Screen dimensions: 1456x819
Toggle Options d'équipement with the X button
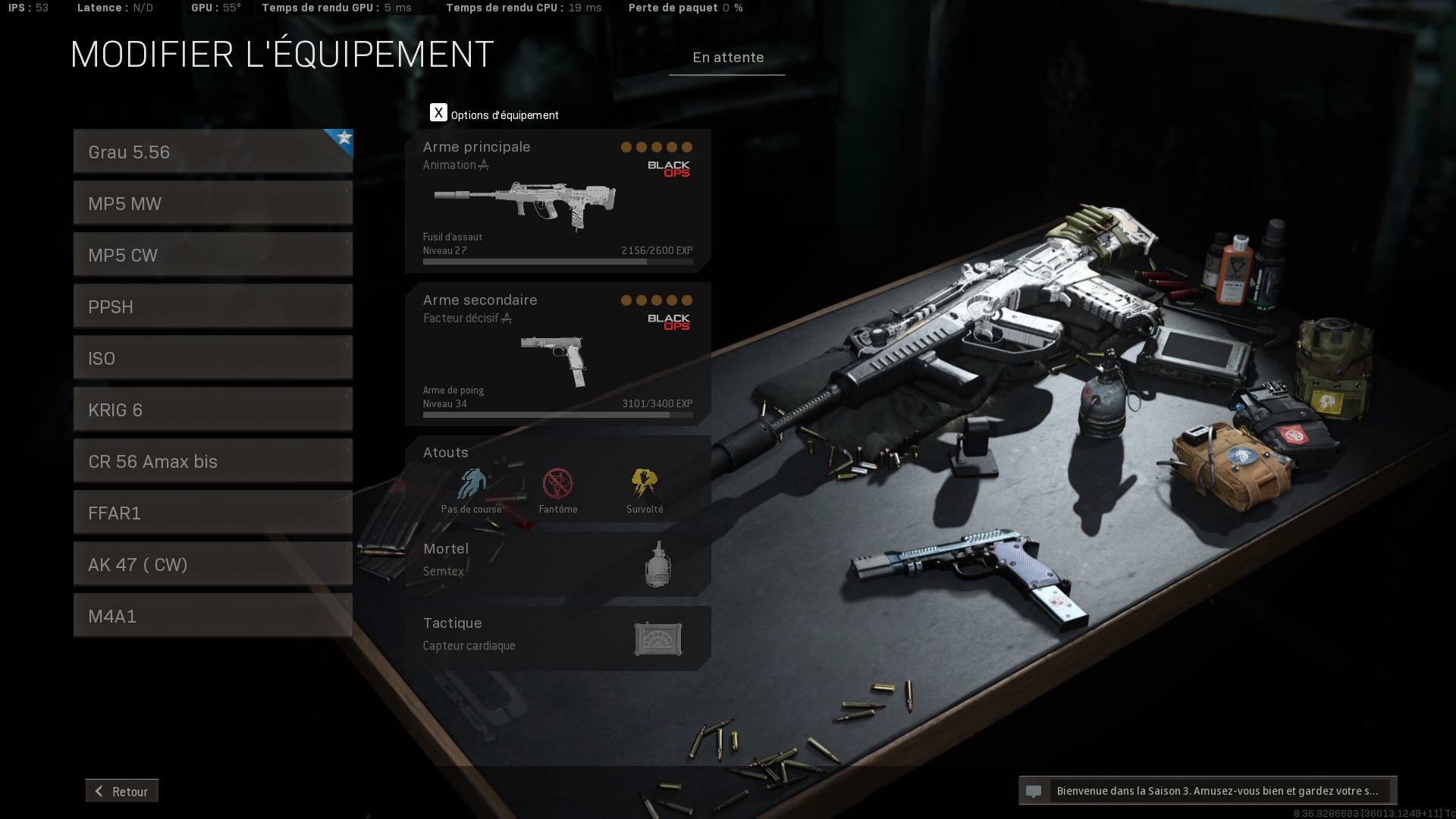438,112
